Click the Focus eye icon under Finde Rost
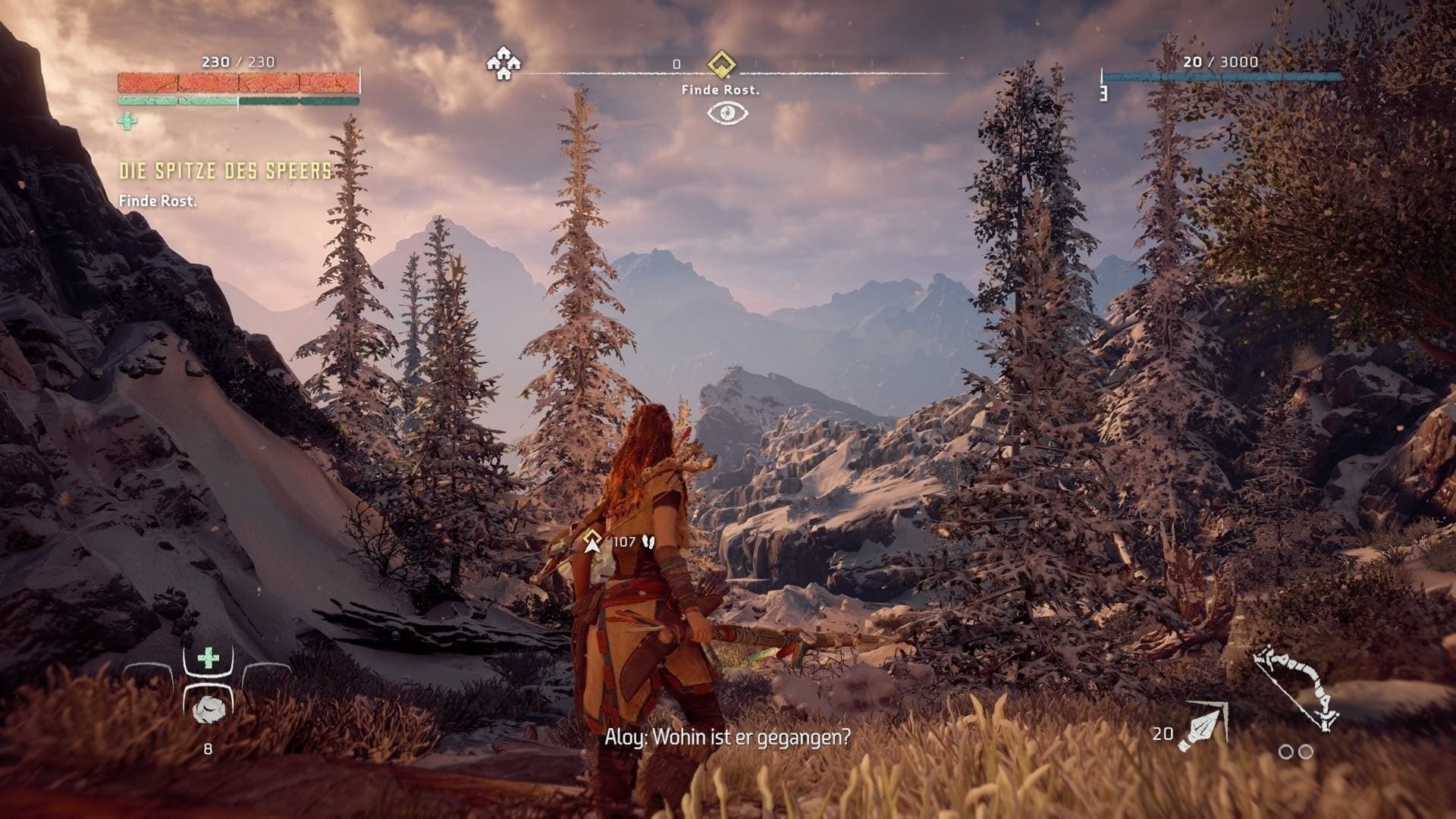Viewport: 1456px width, 819px height. point(727,114)
